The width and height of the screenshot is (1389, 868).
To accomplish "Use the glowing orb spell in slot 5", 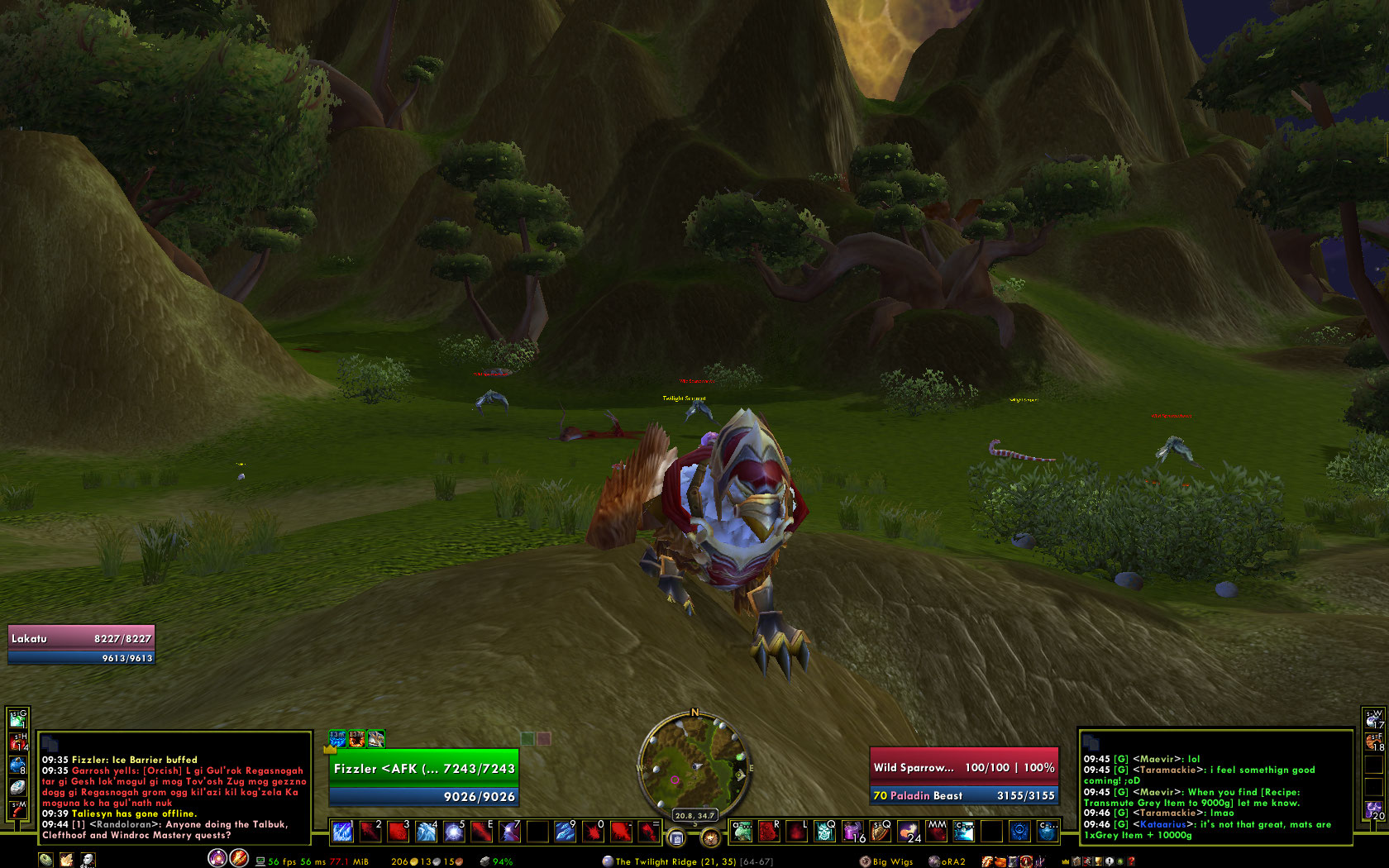I will pos(454,832).
